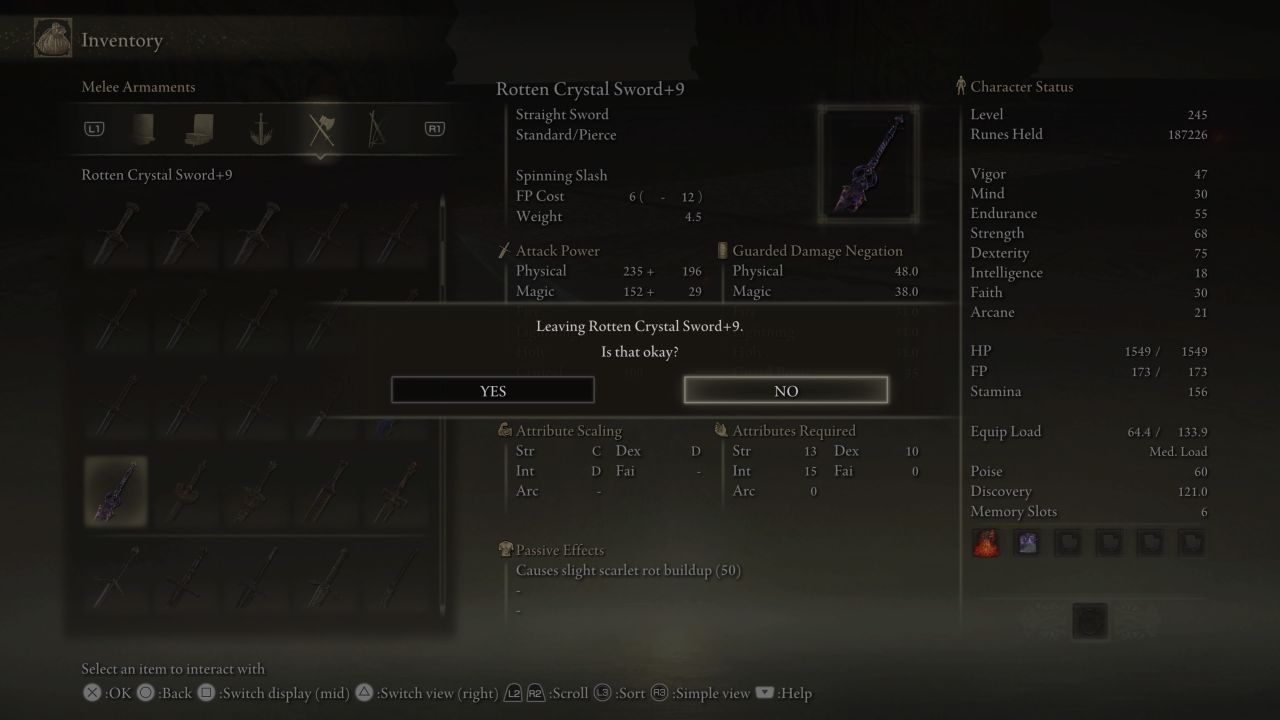Click the chevron beneath the active category tab
This screenshot has width=1280, height=720.
point(322,157)
